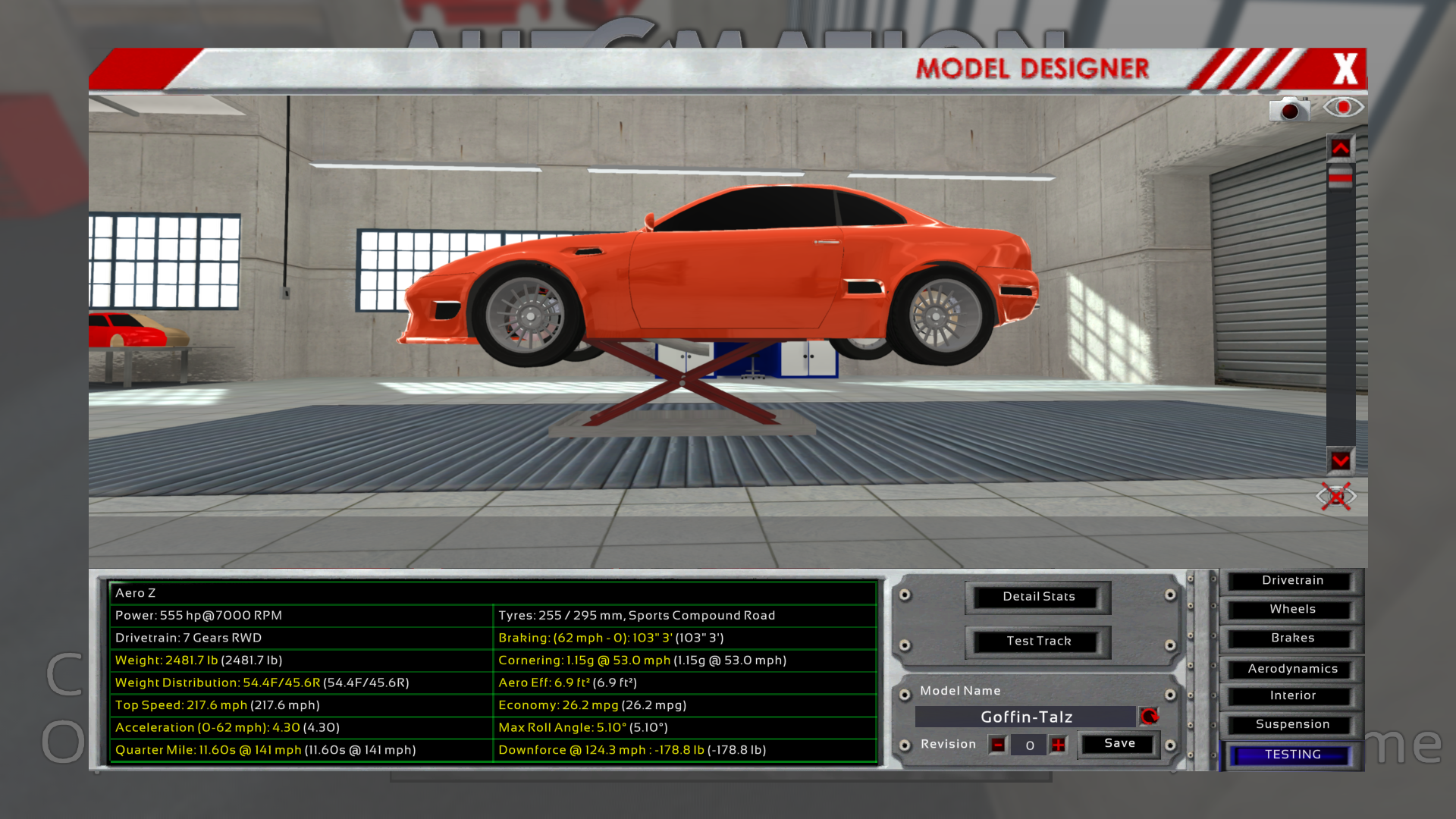Open the Wheels section
Viewport: 1456px width, 819px height.
pos(1292,610)
